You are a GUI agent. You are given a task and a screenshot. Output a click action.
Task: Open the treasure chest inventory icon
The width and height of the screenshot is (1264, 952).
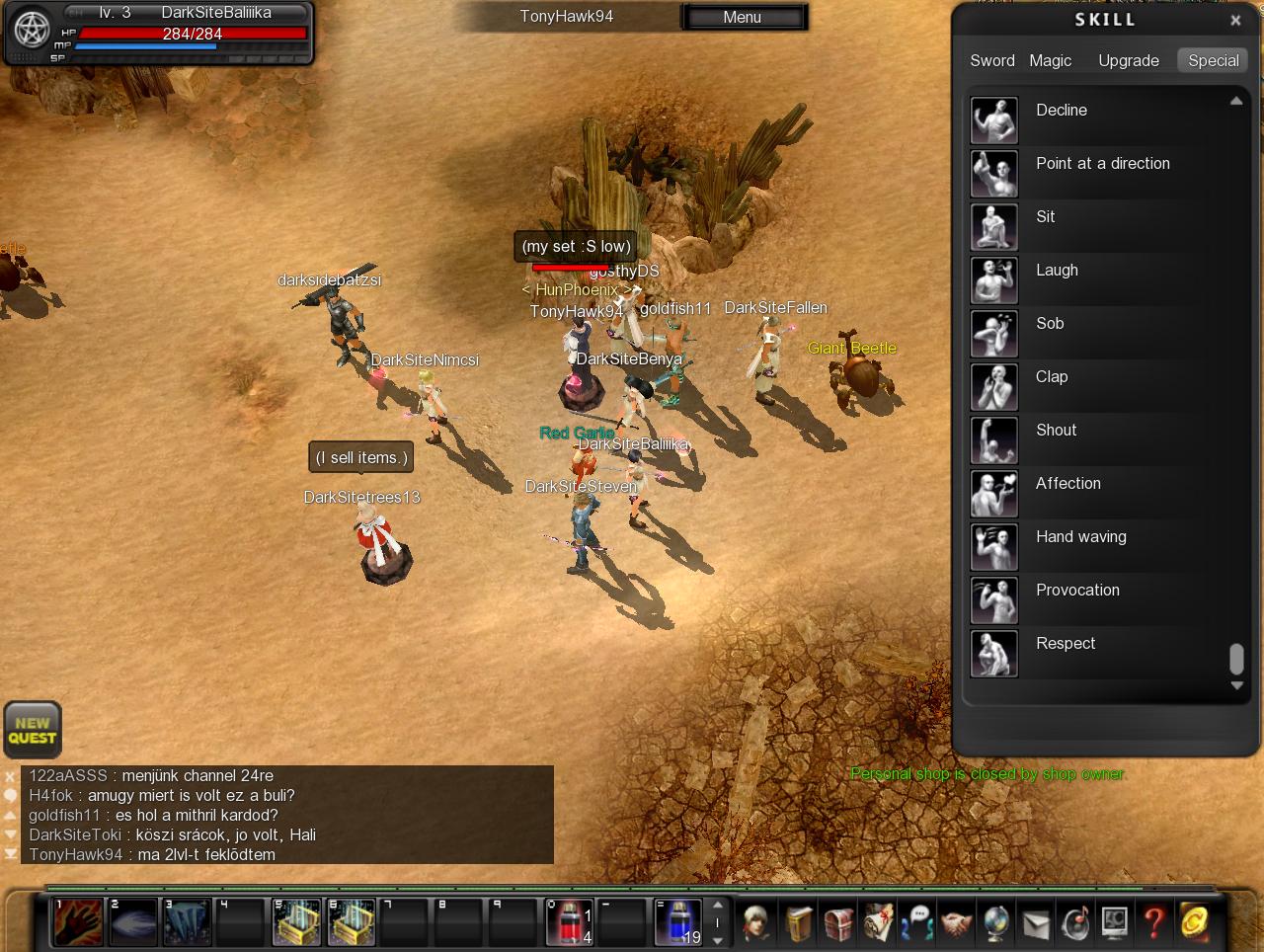(837, 922)
